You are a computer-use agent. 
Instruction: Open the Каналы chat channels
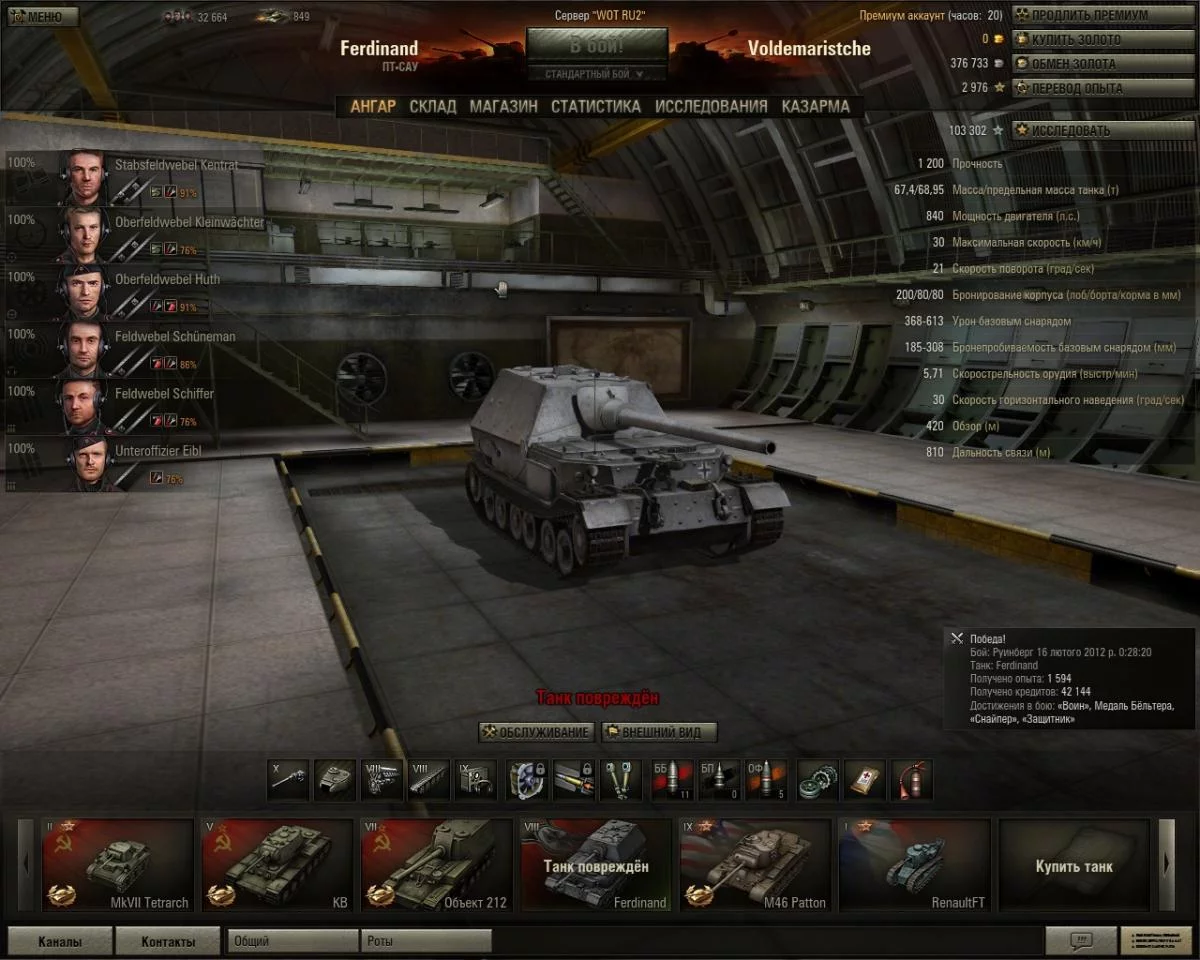coord(60,941)
